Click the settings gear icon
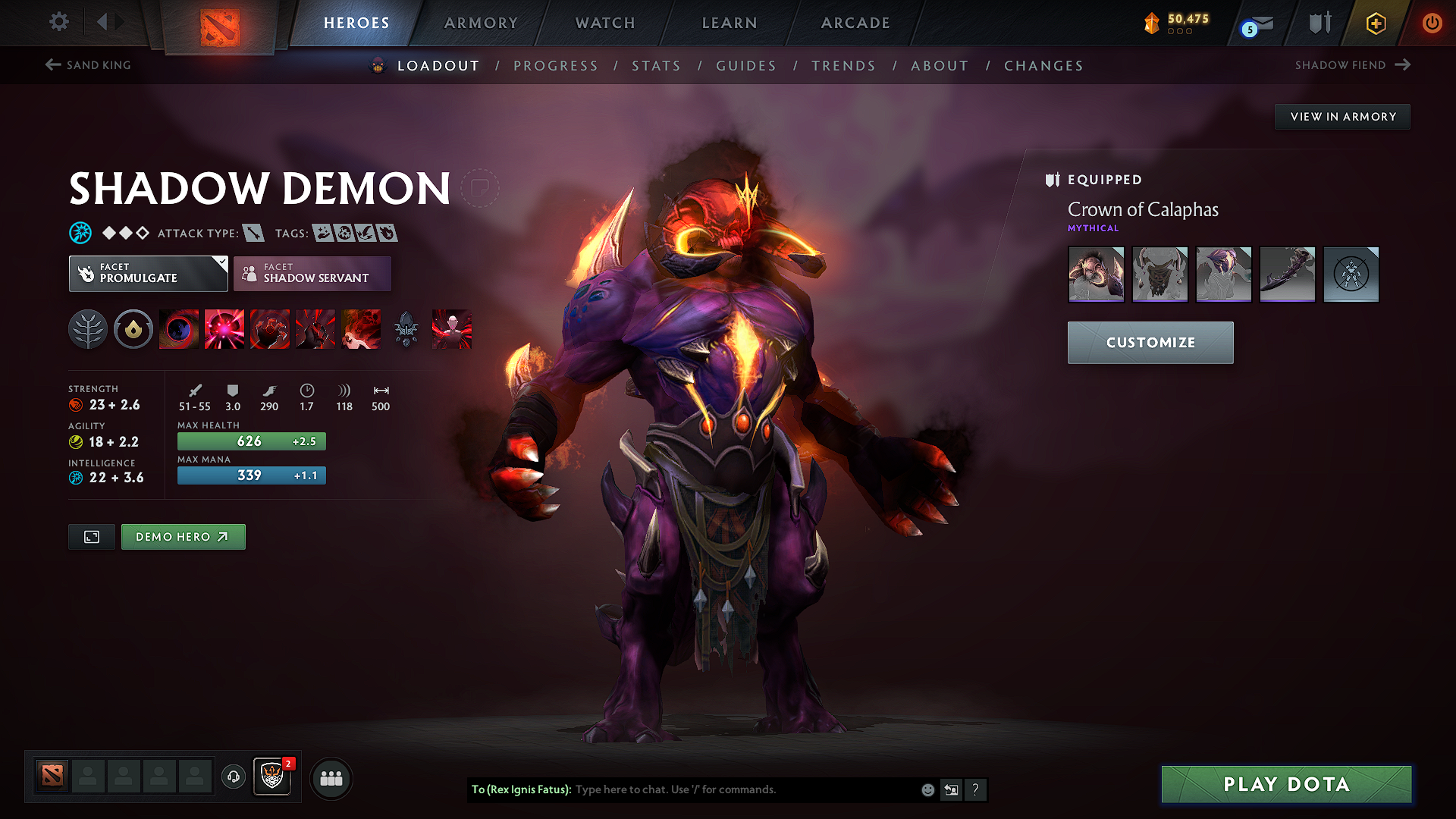Viewport: 1456px width, 819px height. (x=58, y=22)
